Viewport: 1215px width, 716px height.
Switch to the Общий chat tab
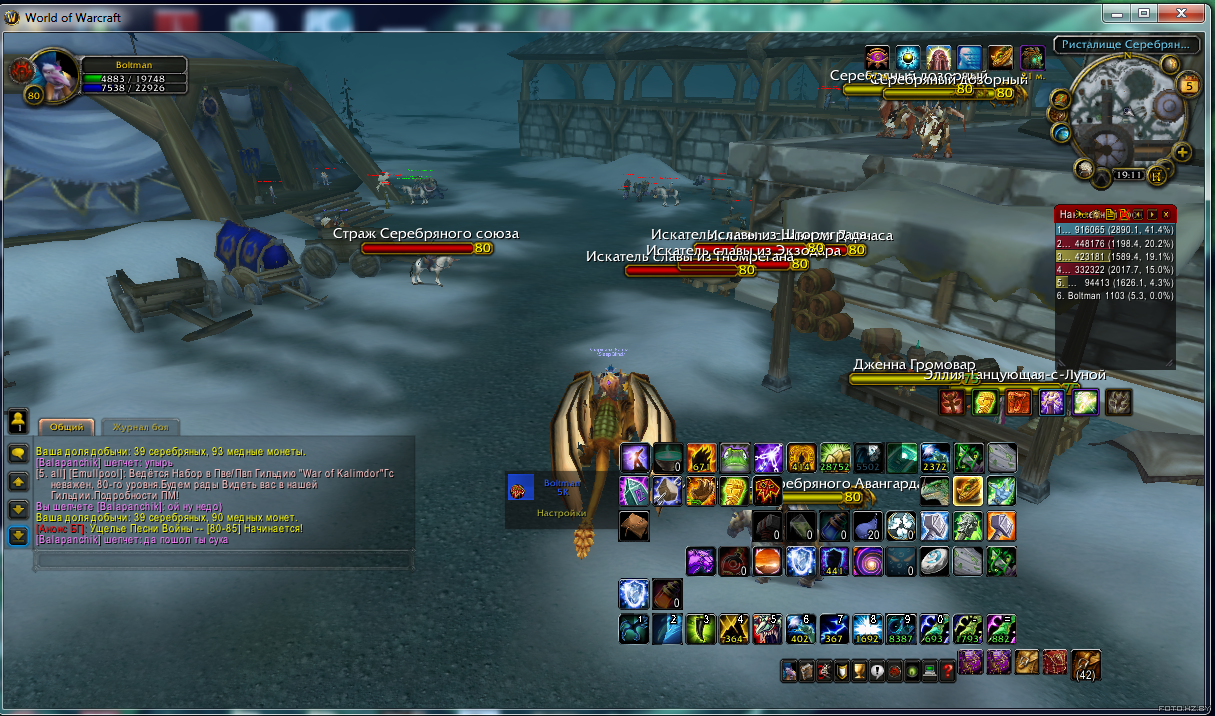coord(66,426)
